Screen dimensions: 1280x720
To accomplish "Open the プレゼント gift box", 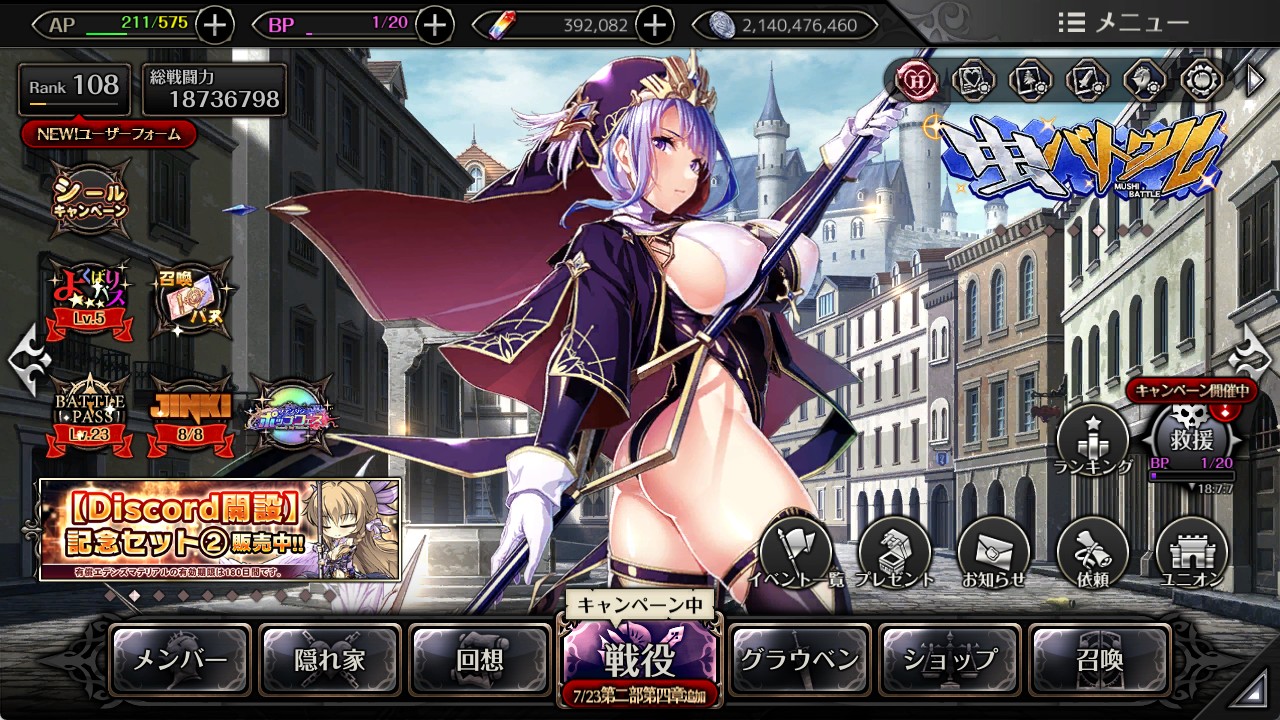I will [895, 553].
